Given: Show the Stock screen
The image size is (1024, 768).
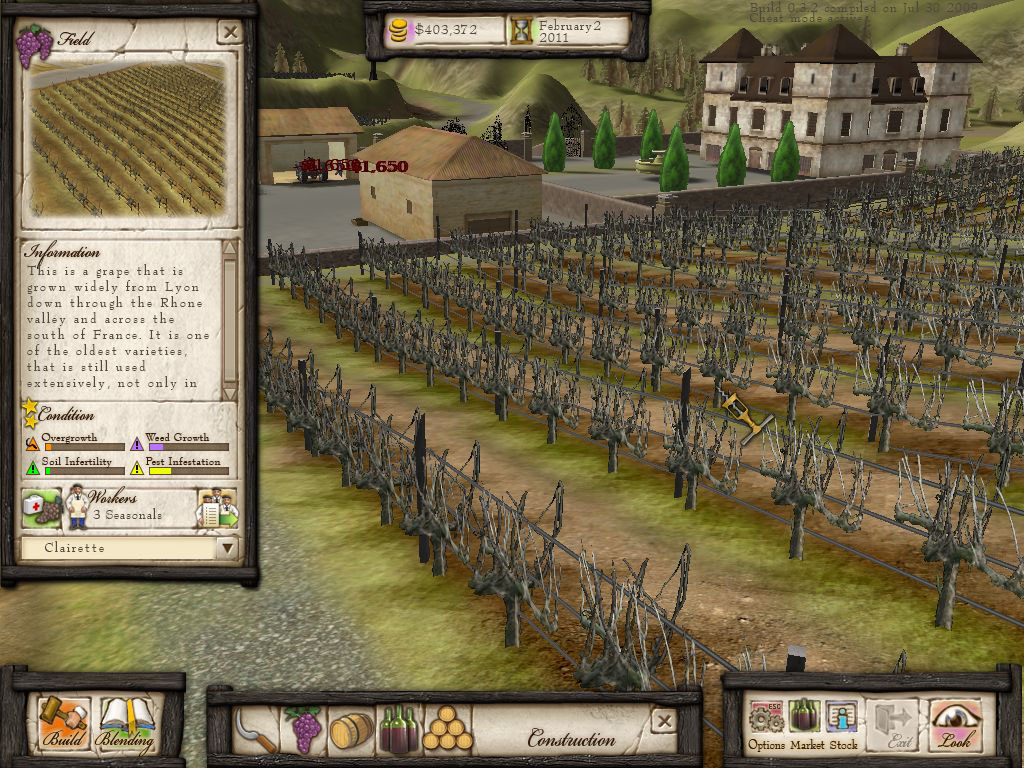Looking at the screenshot, I should (843, 723).
